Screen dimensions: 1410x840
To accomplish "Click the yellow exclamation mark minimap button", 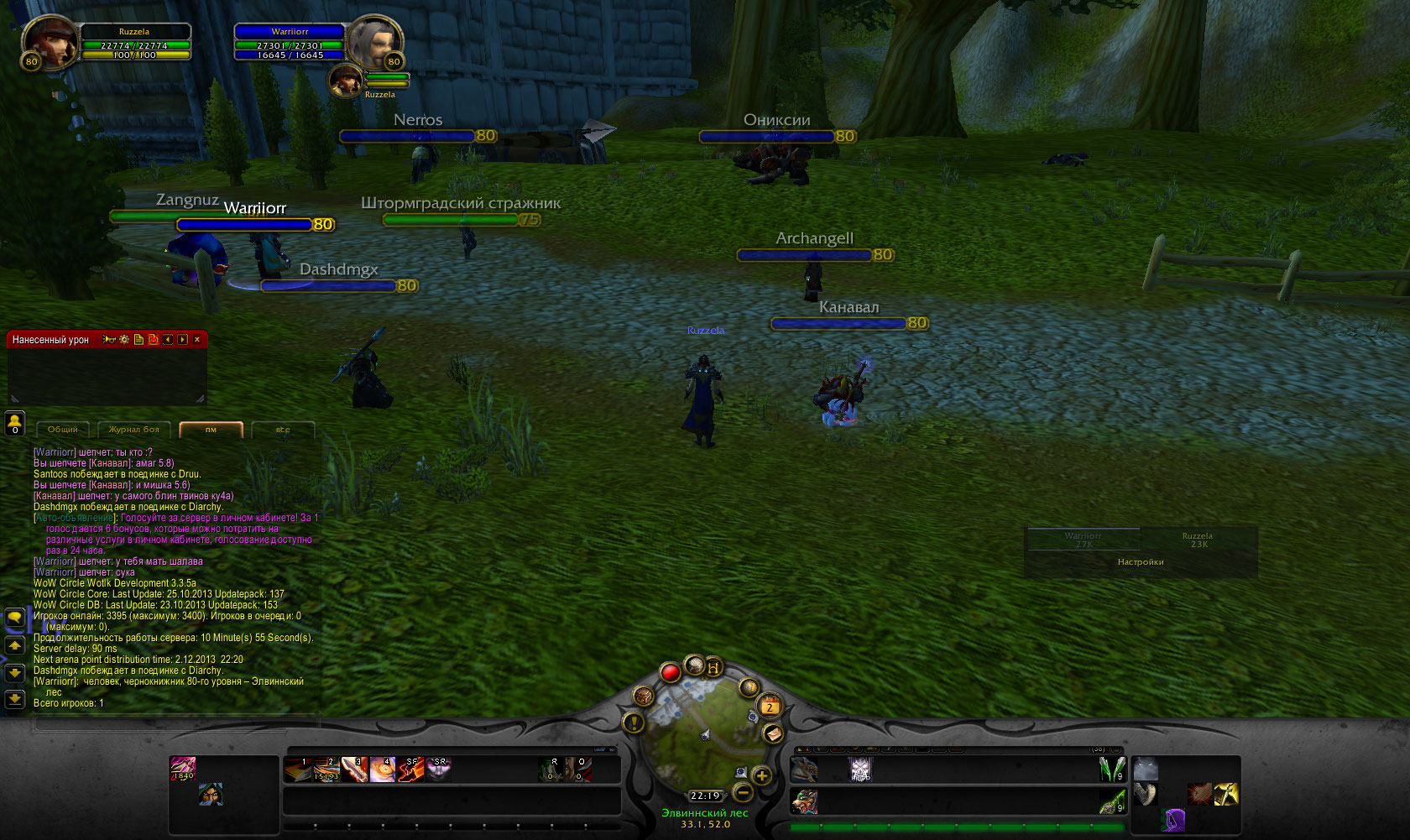I will (x=634, y=722).
